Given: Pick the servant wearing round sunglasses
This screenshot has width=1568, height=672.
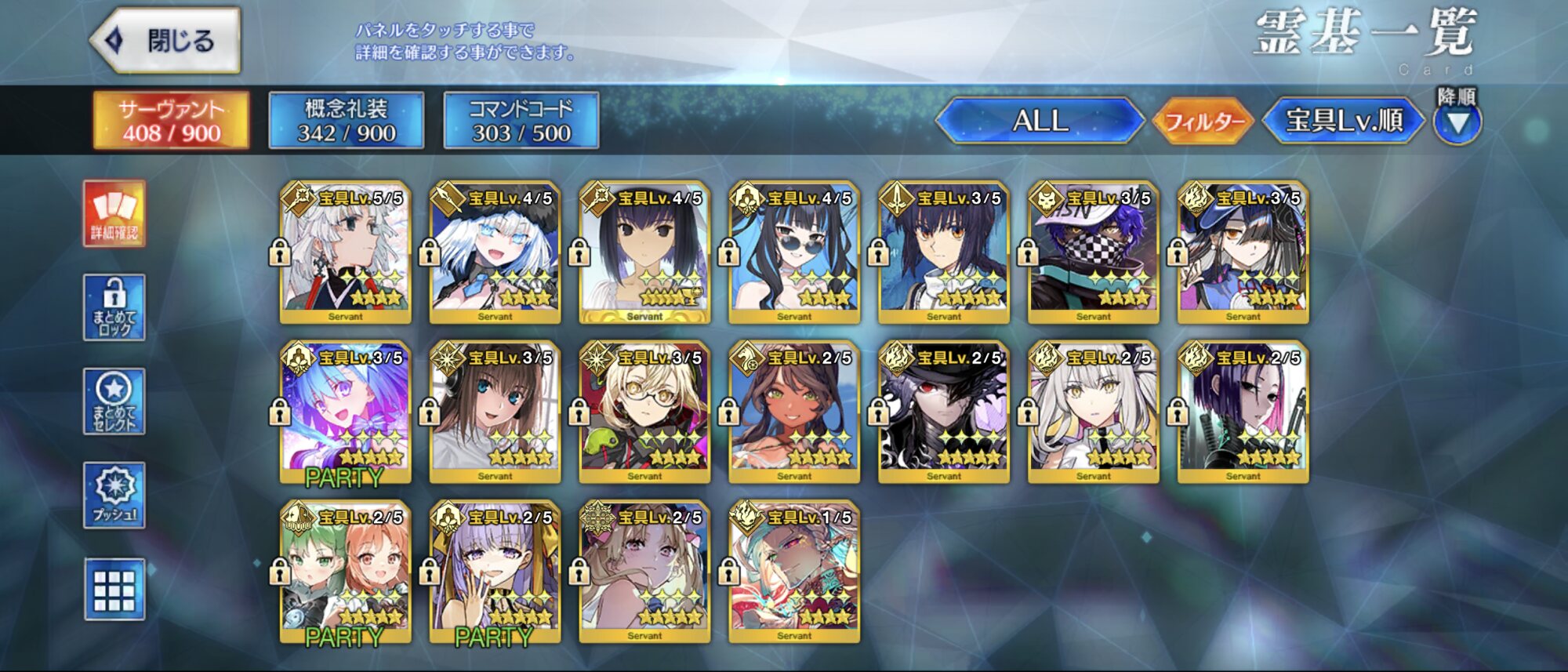Looking at the screenshot, I should pyautogui.click(x=794, y=253).
